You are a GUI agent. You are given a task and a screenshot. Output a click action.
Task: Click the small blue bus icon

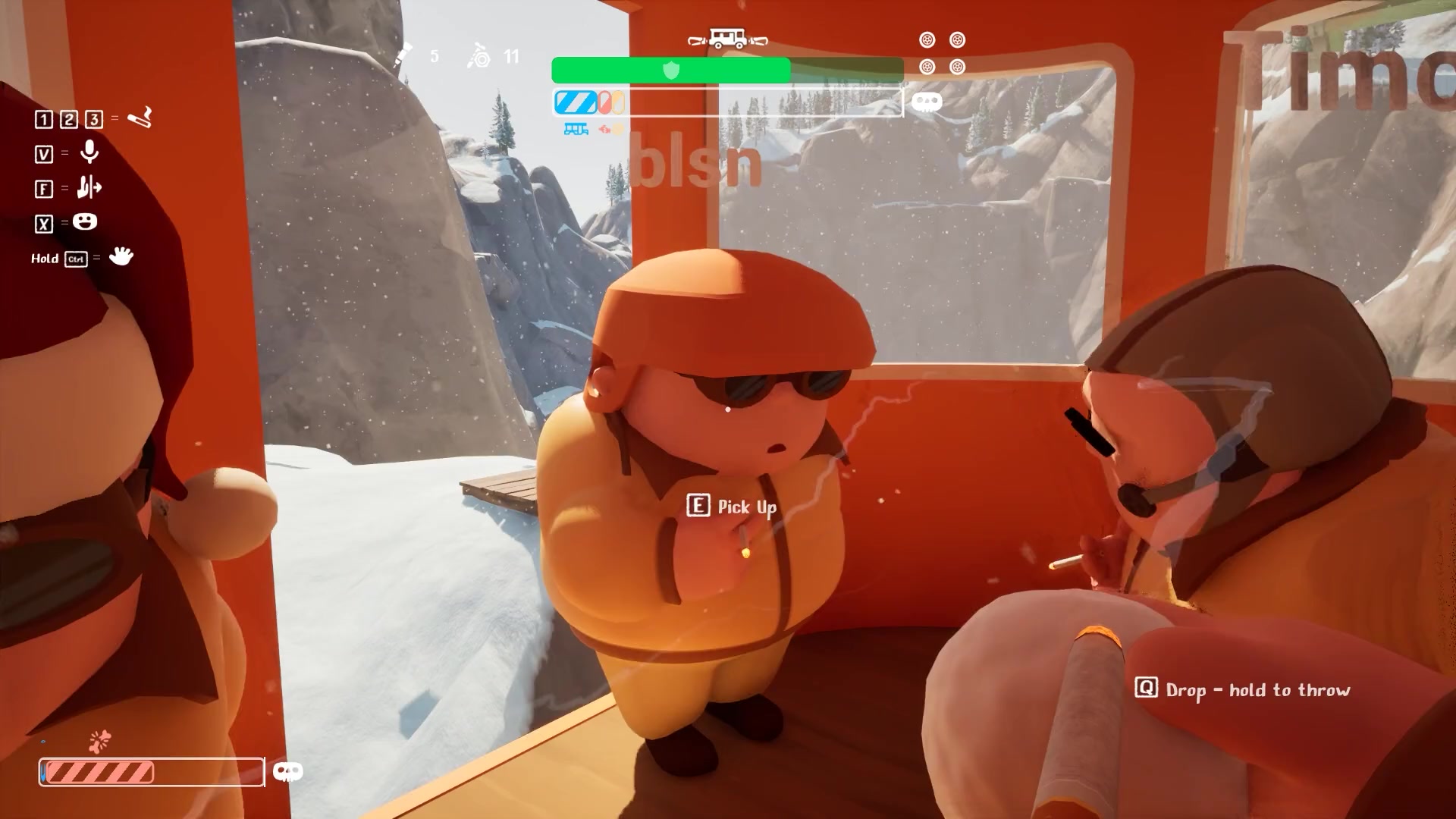[x=576, y=130]
